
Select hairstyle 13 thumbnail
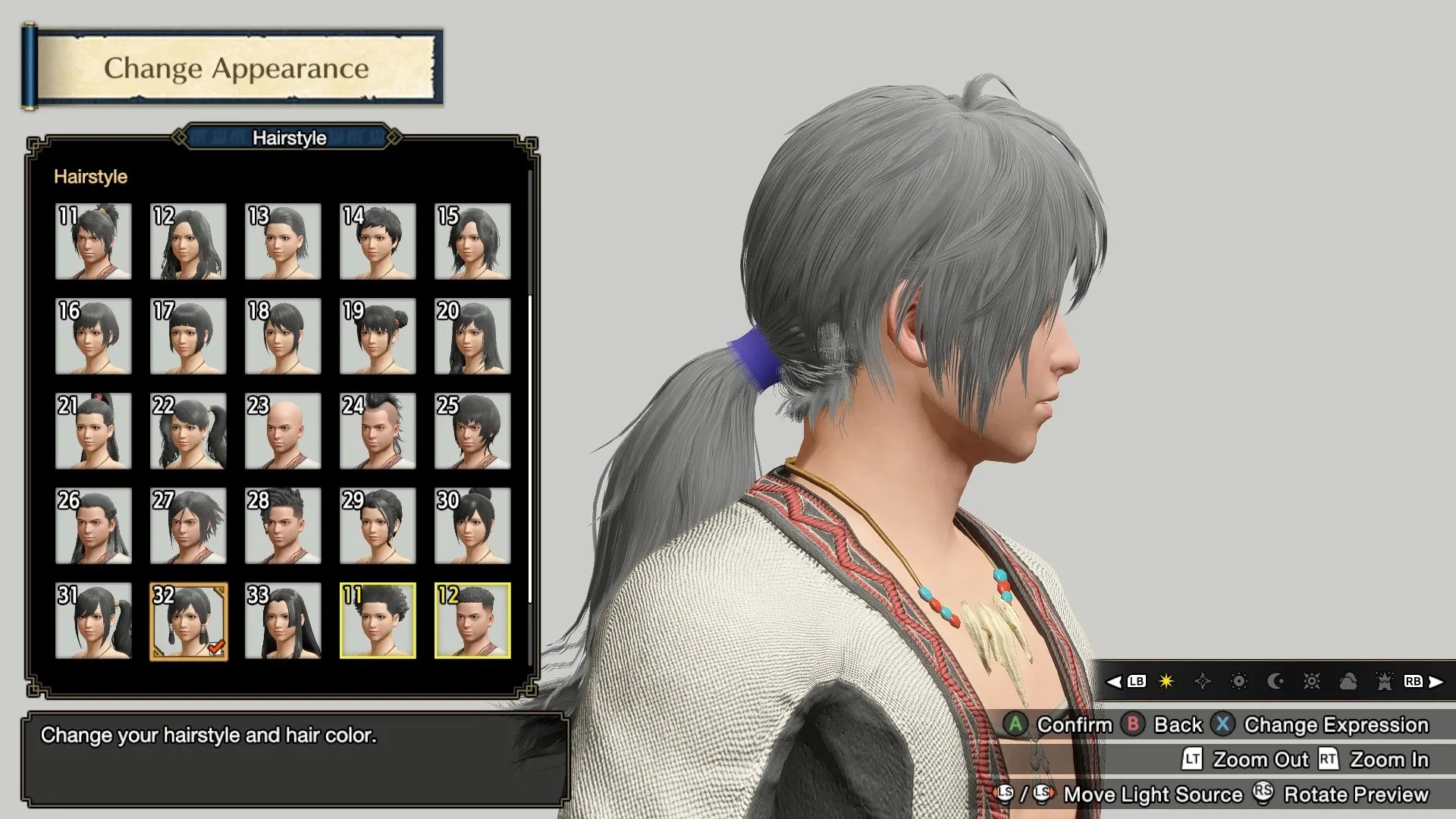[x=283, y=241]
